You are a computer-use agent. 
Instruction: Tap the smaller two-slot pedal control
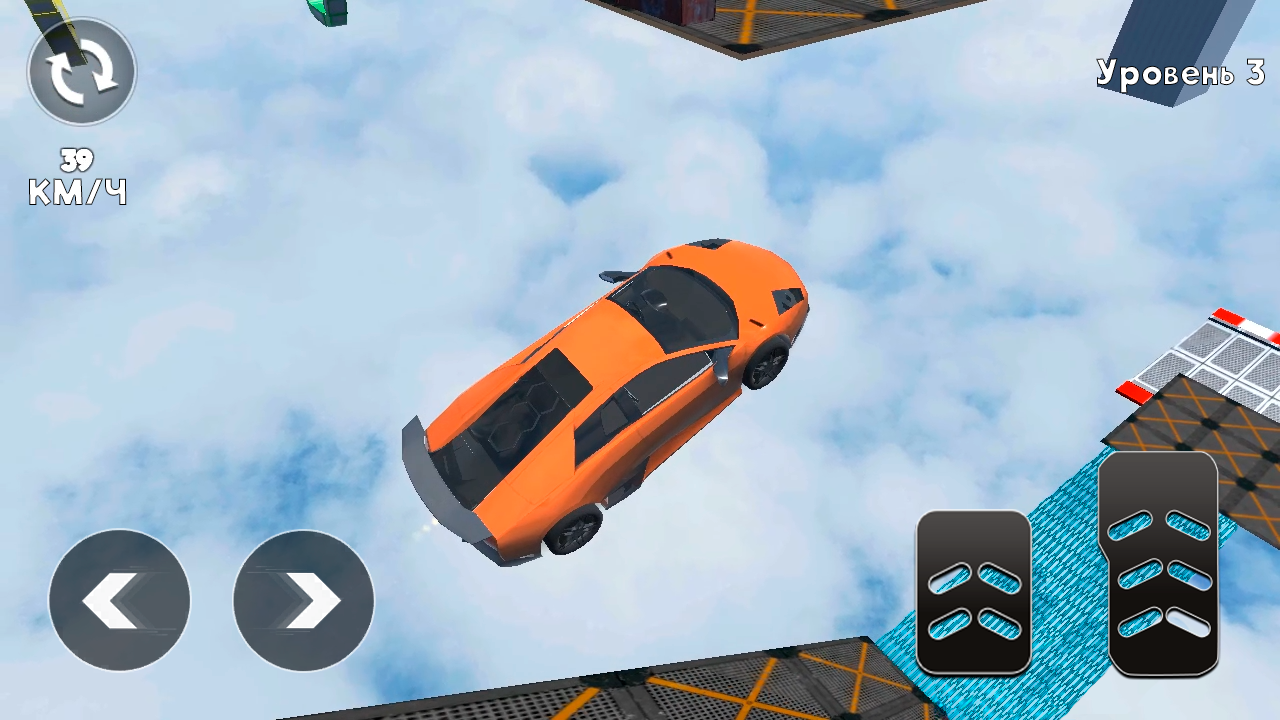pyautogui.click(x=973, y=590)
